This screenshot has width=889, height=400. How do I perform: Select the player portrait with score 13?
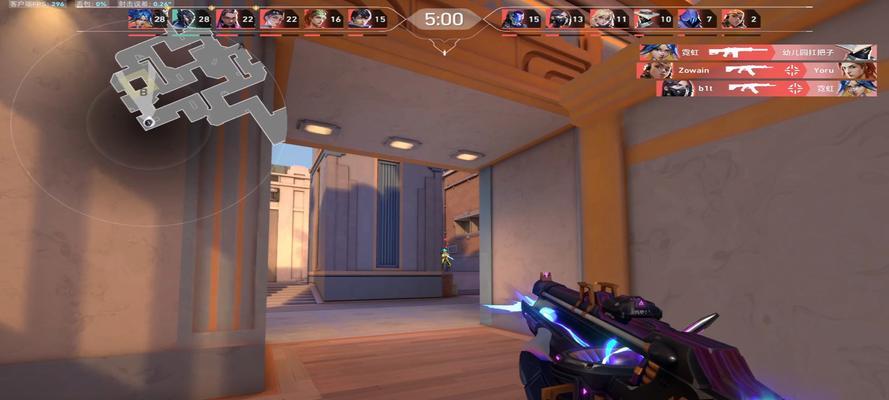[560, 18]
